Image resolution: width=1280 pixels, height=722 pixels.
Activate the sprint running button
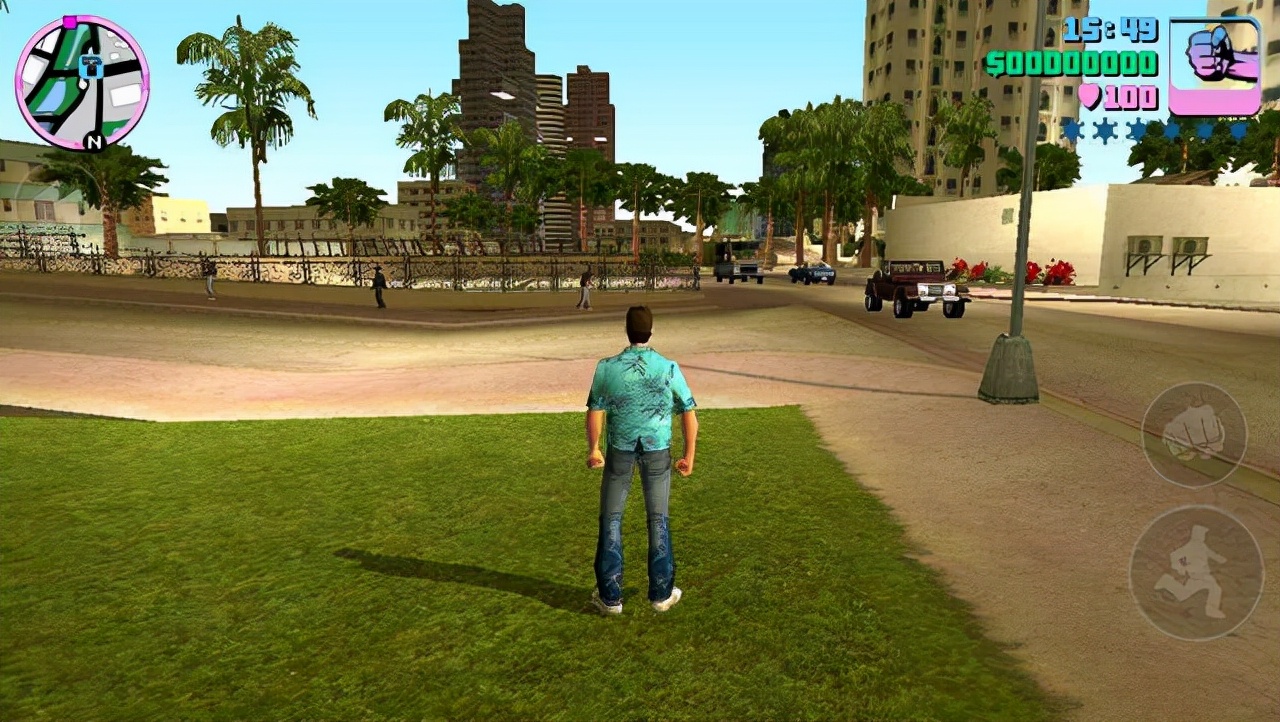click(x=1196, y=572)
